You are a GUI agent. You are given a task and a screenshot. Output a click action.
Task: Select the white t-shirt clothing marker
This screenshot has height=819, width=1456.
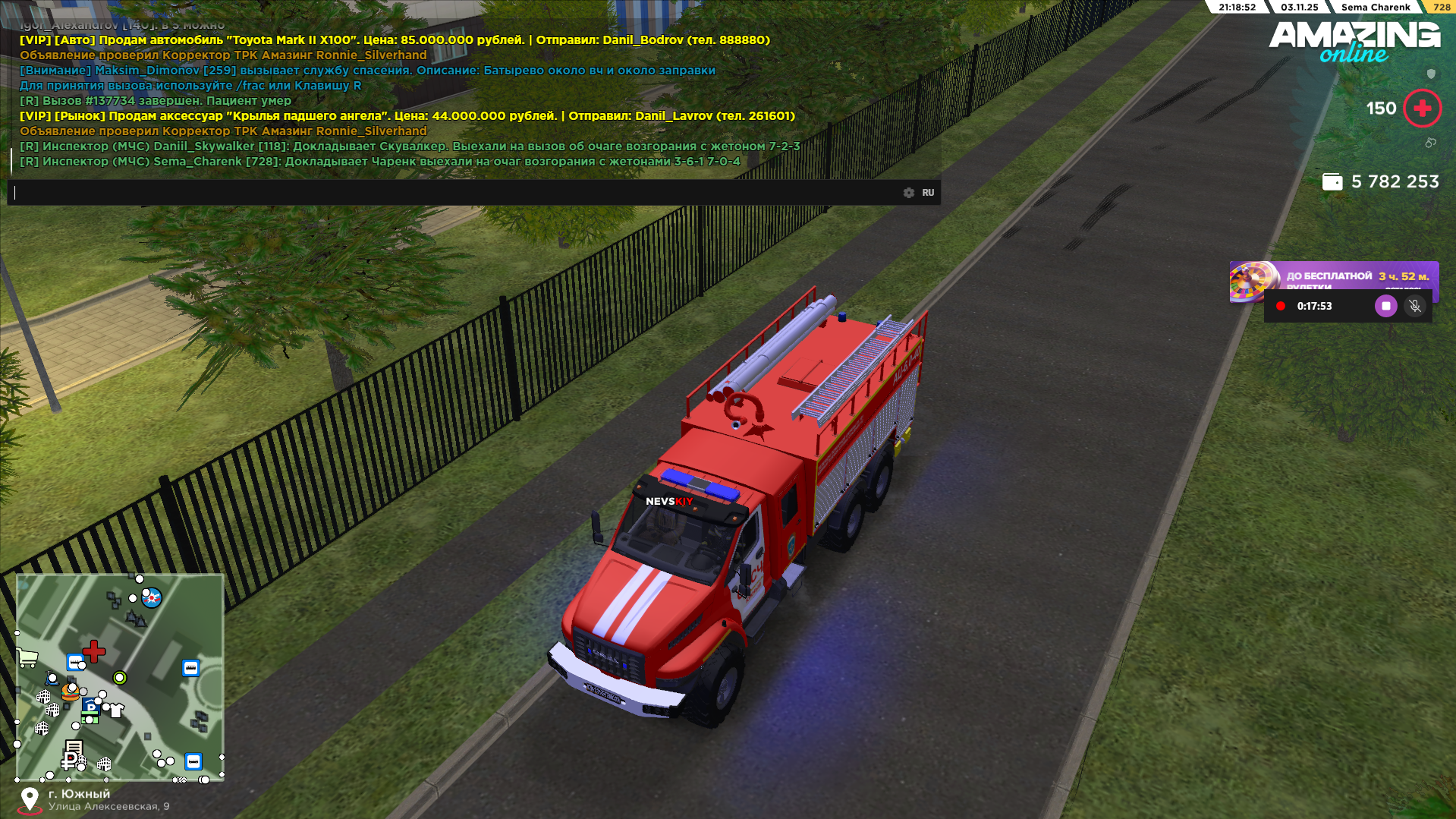(116, 710)
